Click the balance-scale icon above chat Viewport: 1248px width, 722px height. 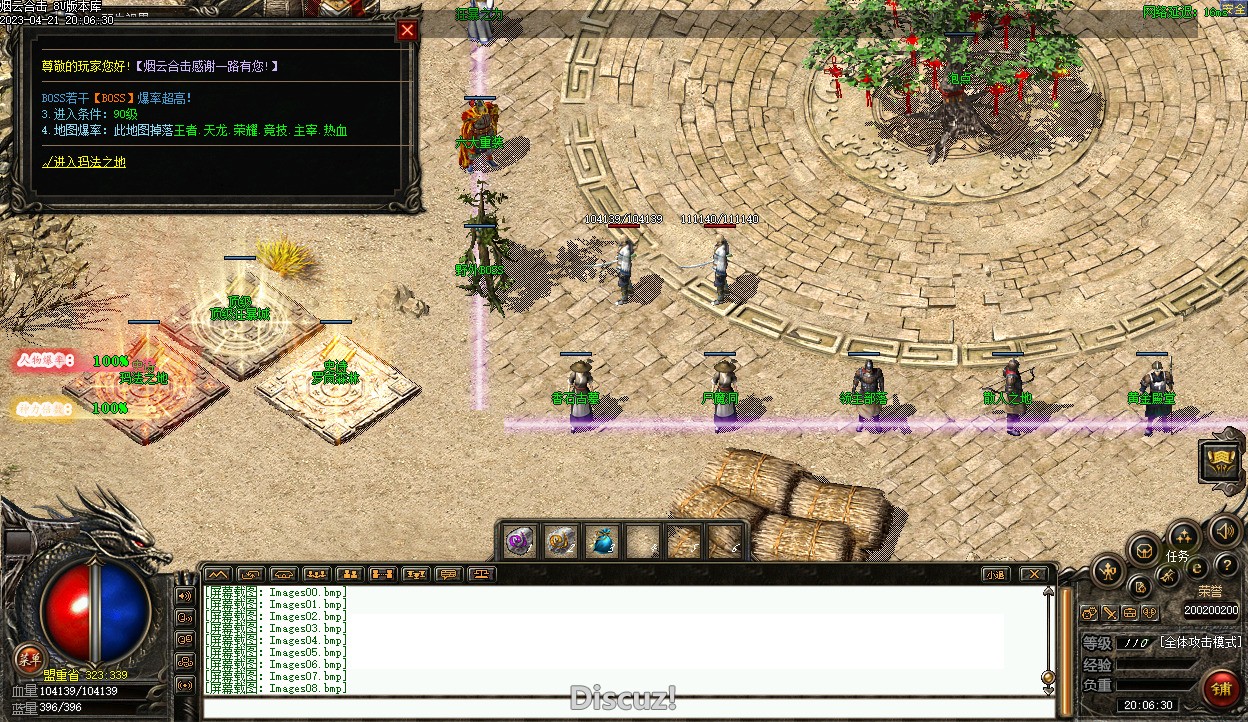click(x=482, y=574)
